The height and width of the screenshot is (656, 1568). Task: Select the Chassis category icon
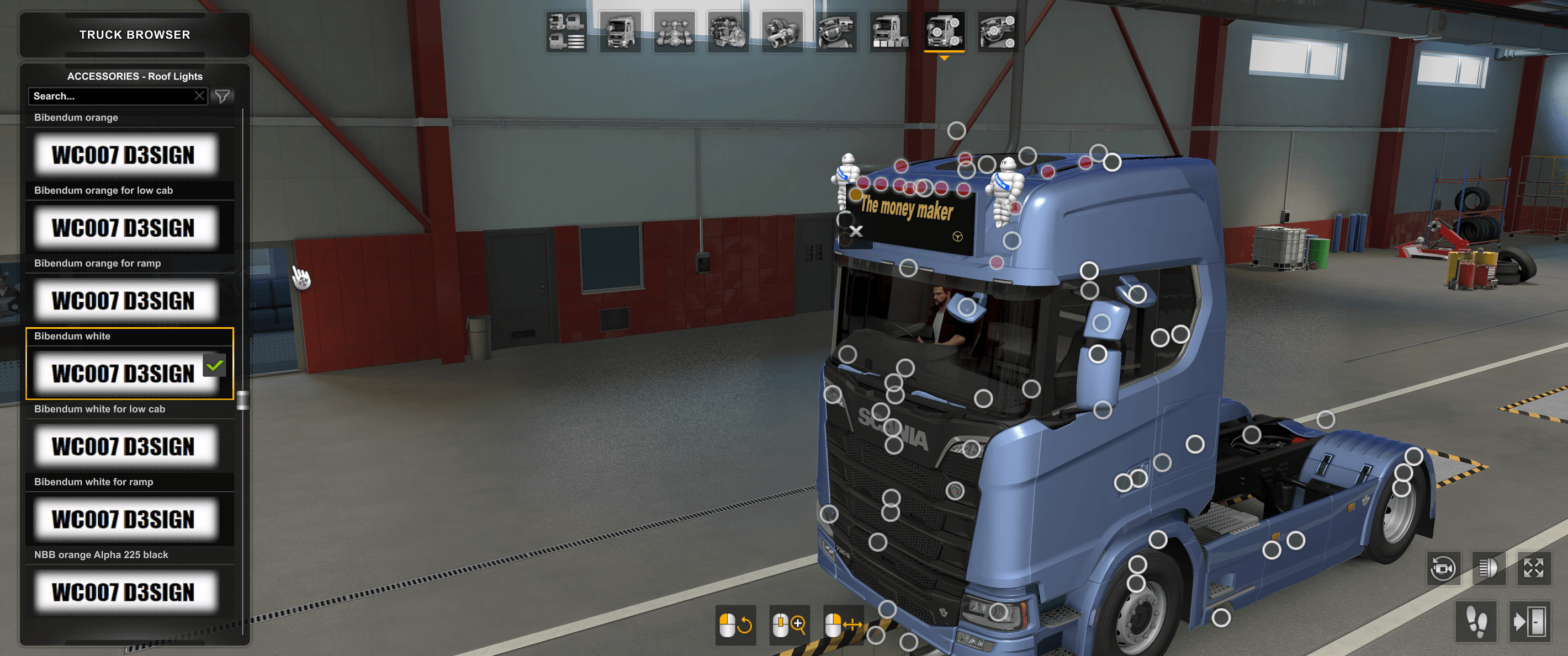[x=675, y=34]
